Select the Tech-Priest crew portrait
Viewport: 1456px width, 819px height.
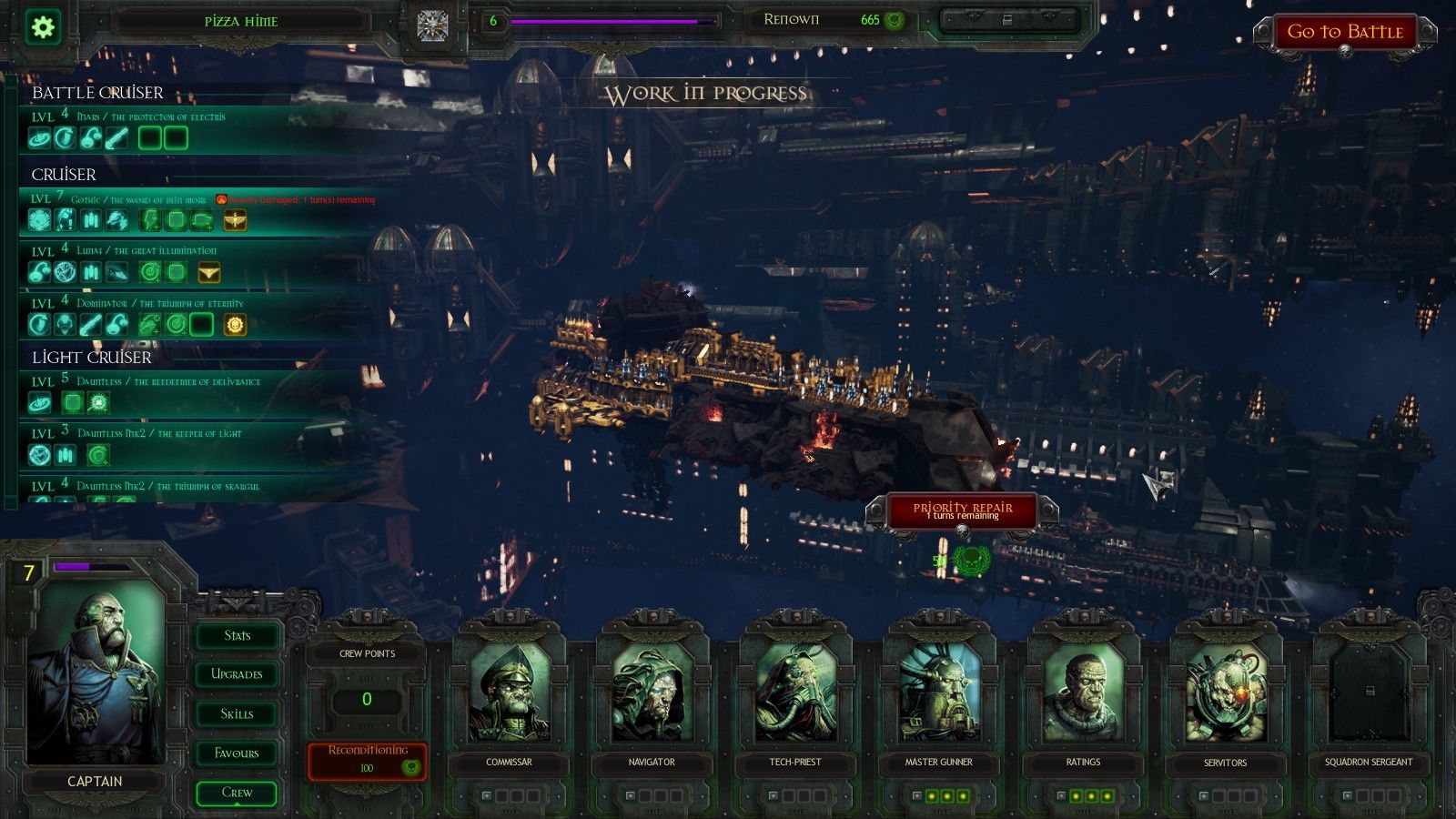[795, 693]
